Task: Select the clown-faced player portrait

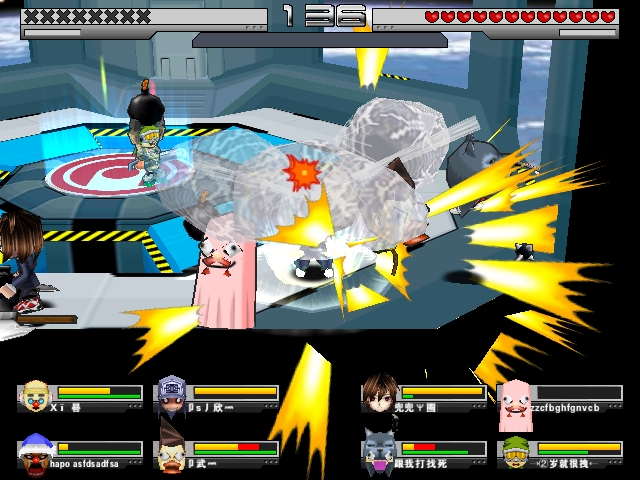Action: [36, 396]
